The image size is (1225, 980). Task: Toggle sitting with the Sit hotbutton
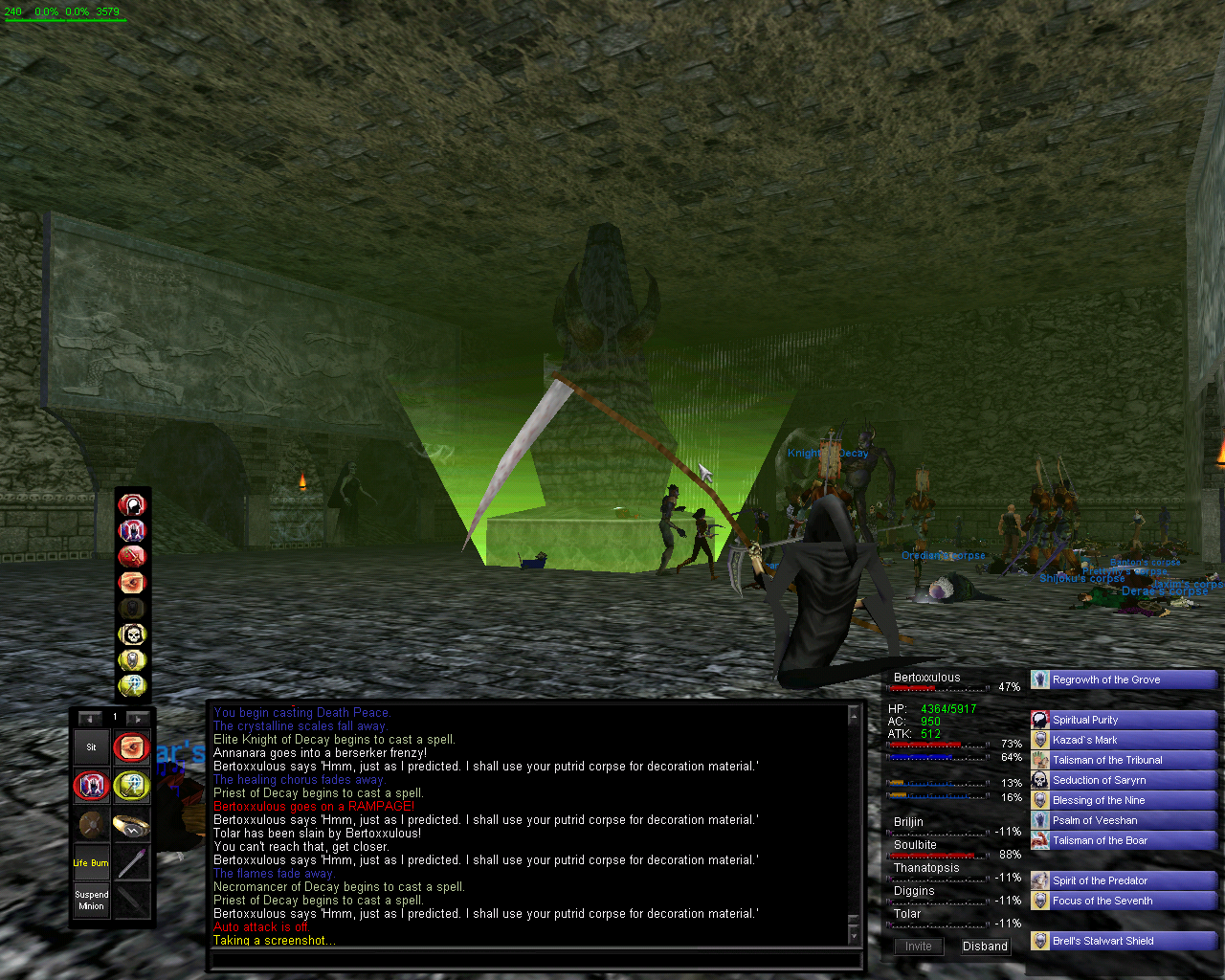91,747
